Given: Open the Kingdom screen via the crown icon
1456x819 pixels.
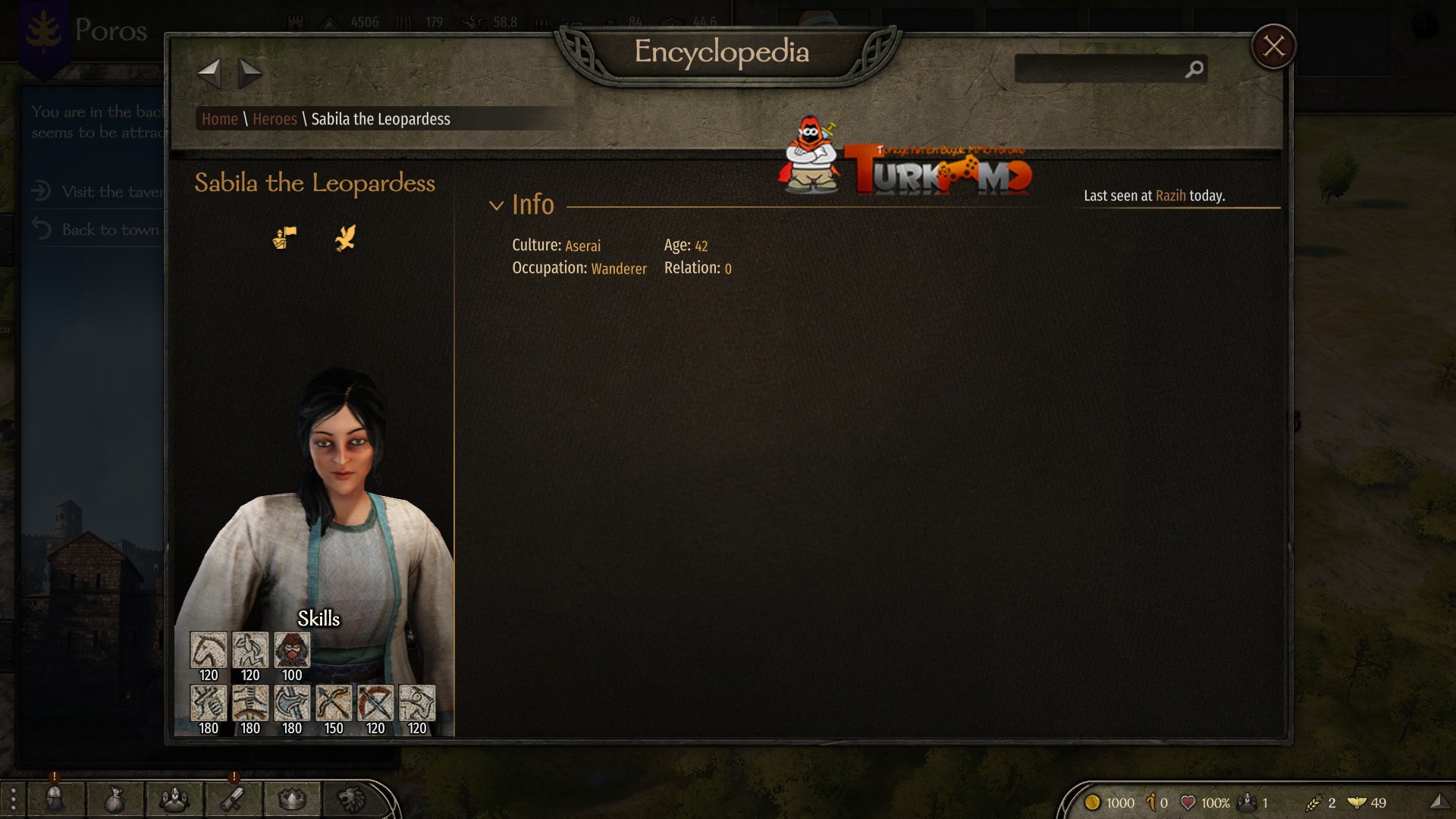Looking at the screenshot, I should coord(292,799).
